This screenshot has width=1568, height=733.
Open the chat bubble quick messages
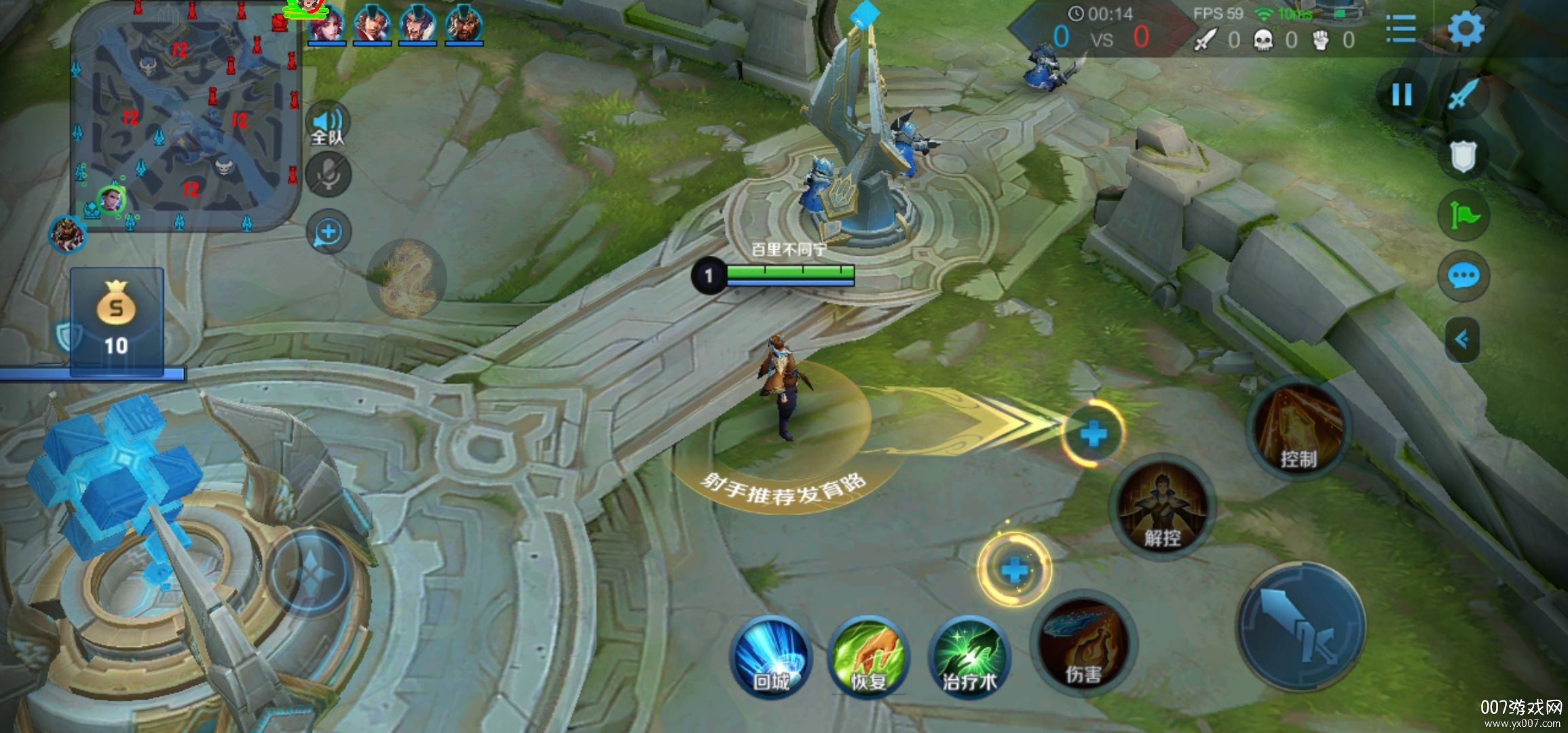1463,276
